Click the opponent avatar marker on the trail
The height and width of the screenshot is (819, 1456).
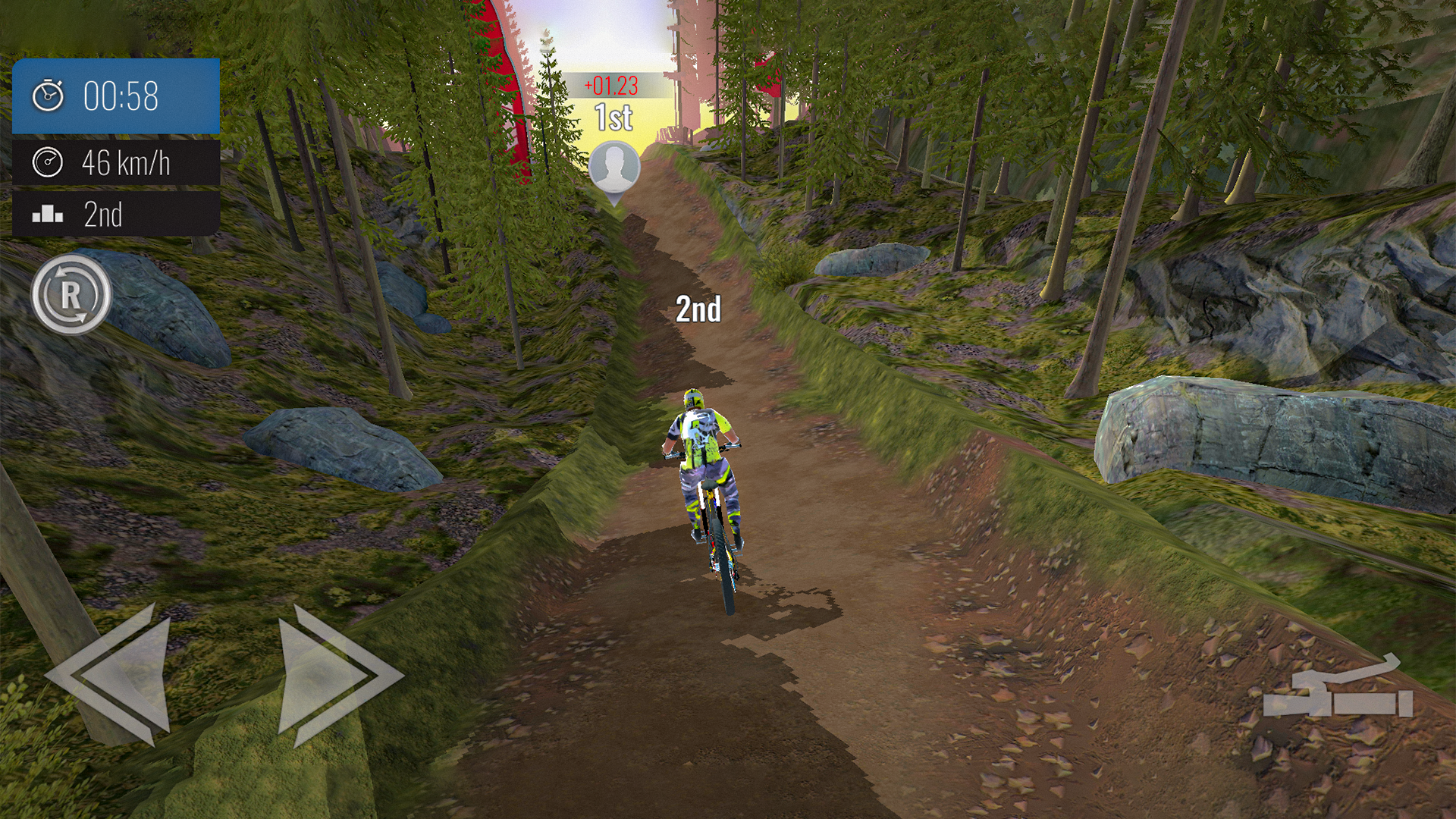pos(614,165)
